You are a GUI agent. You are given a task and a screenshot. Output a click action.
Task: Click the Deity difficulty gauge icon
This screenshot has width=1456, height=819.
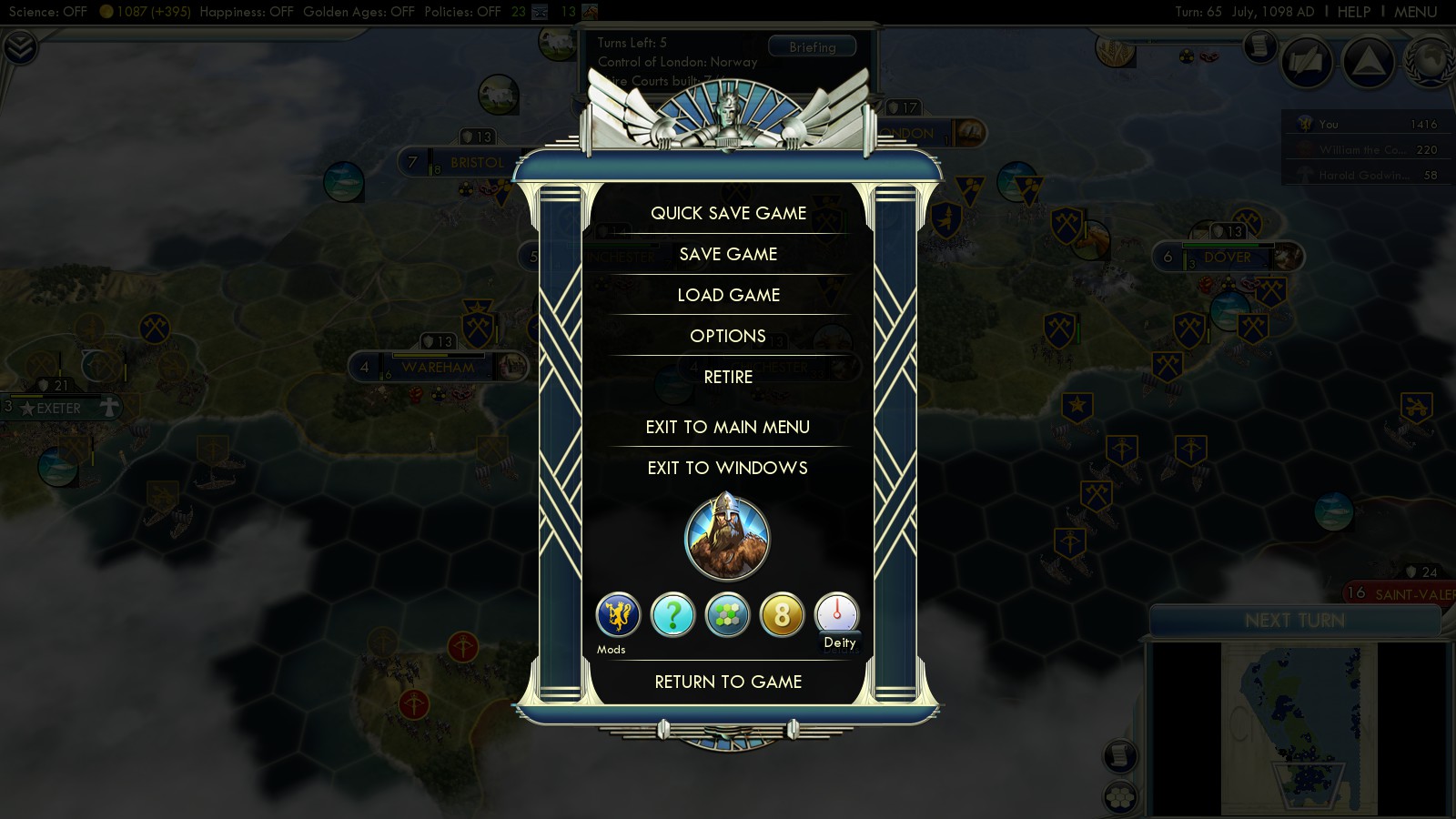836,614
